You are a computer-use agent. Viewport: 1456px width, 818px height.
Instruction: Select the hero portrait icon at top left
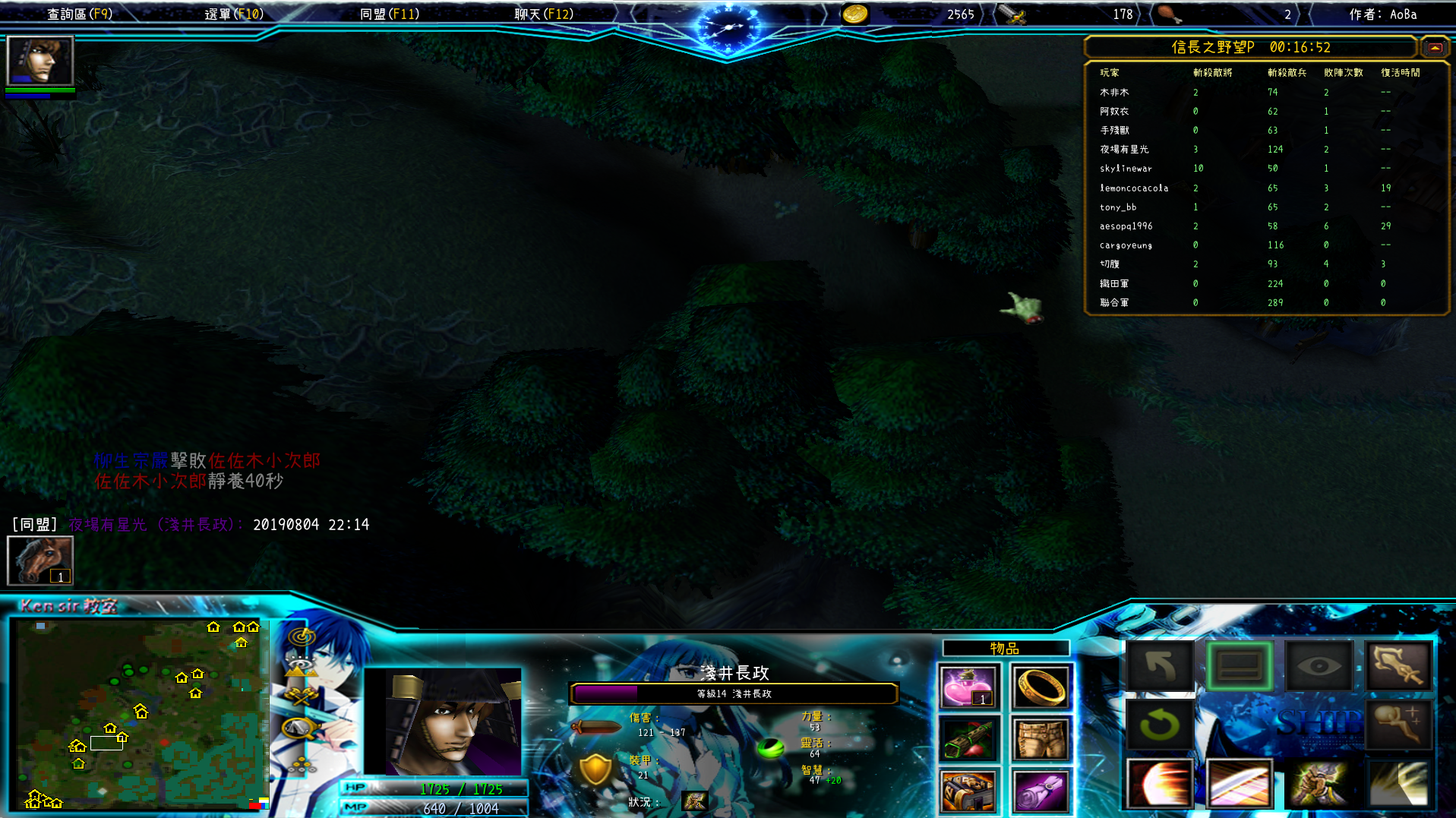39,61
